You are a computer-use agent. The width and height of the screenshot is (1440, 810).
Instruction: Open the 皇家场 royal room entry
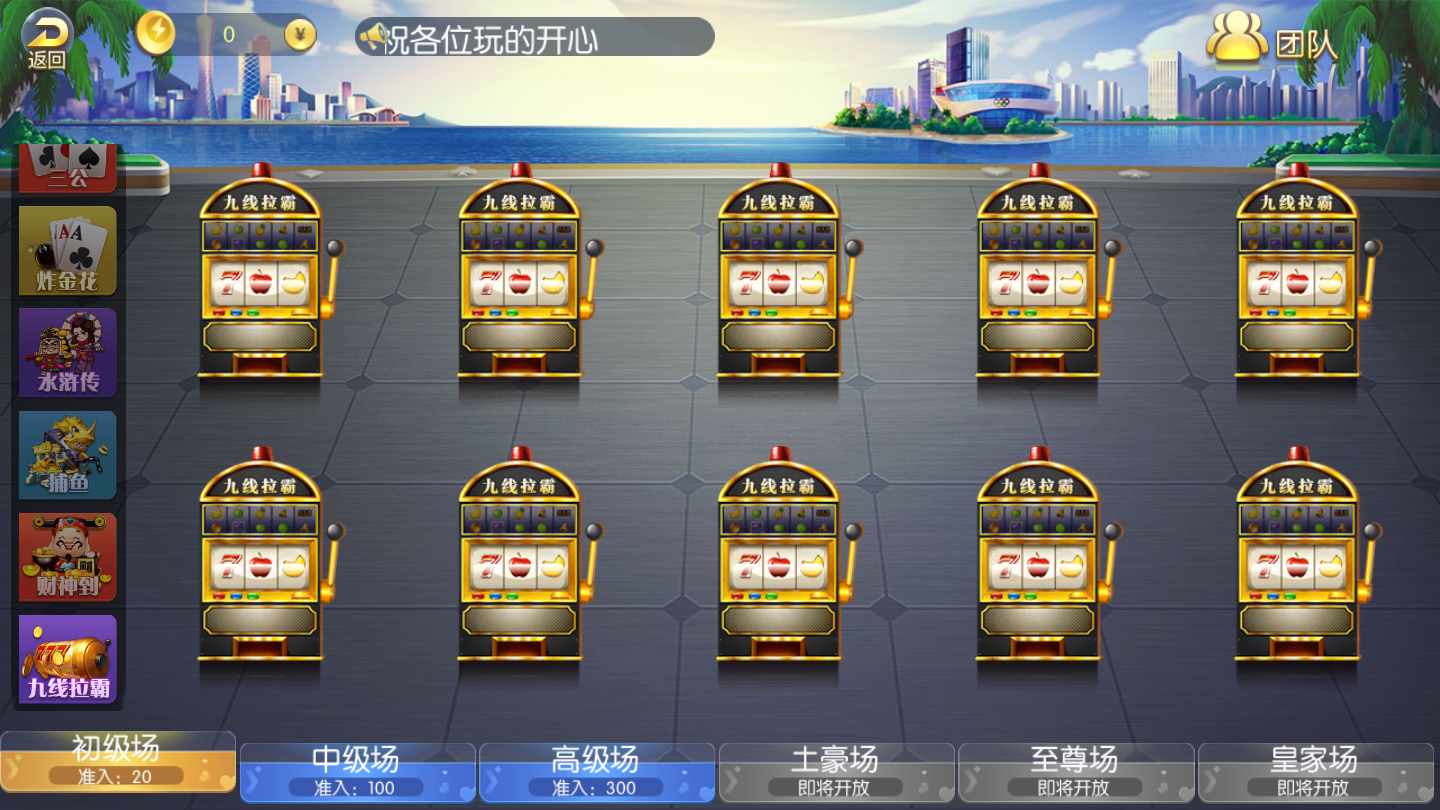(1317, 770)
